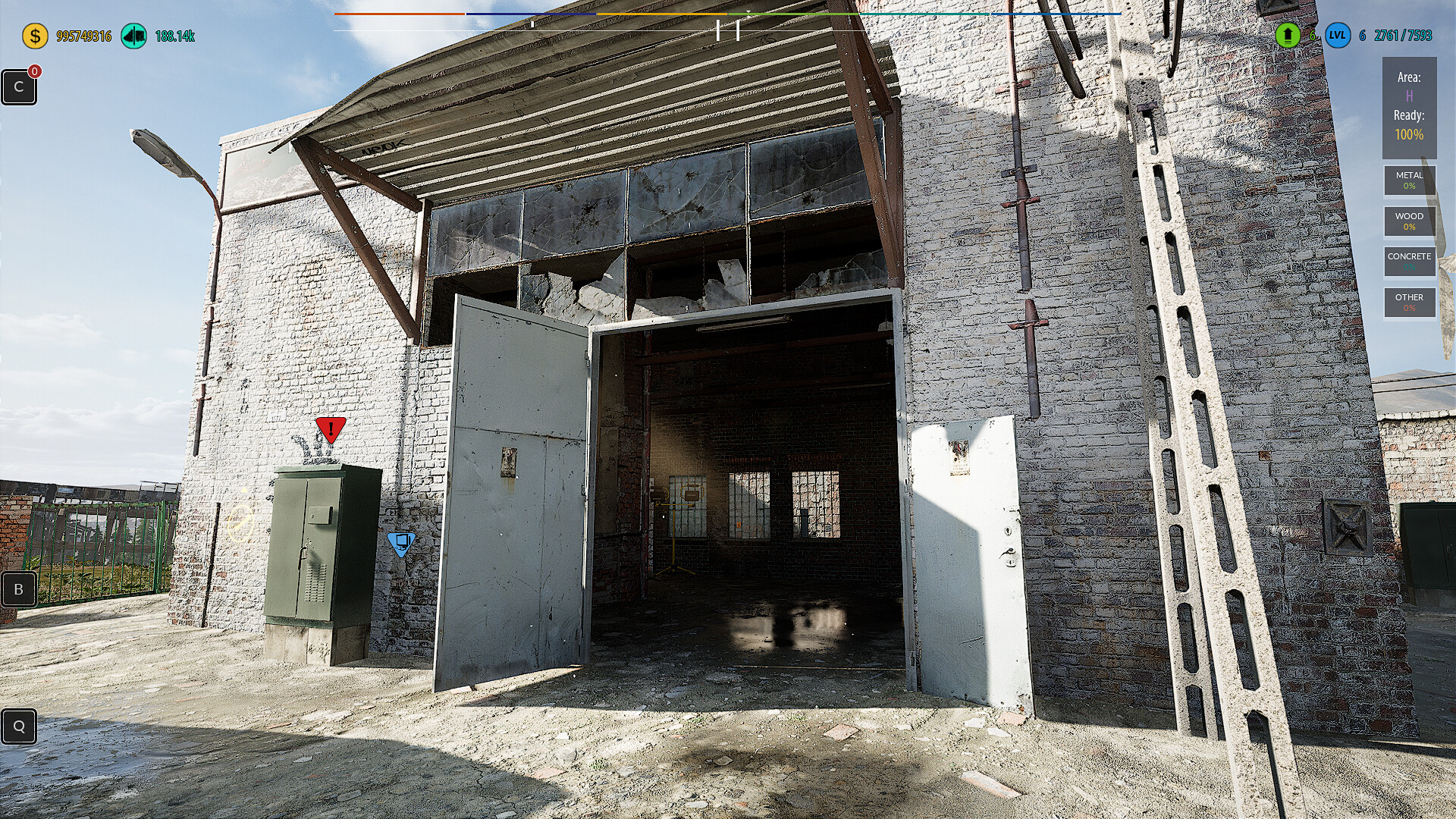This screenshot has width=1456, height=819.
Task: Click the METAL 0% resource panel
Action: (1409, 180)
